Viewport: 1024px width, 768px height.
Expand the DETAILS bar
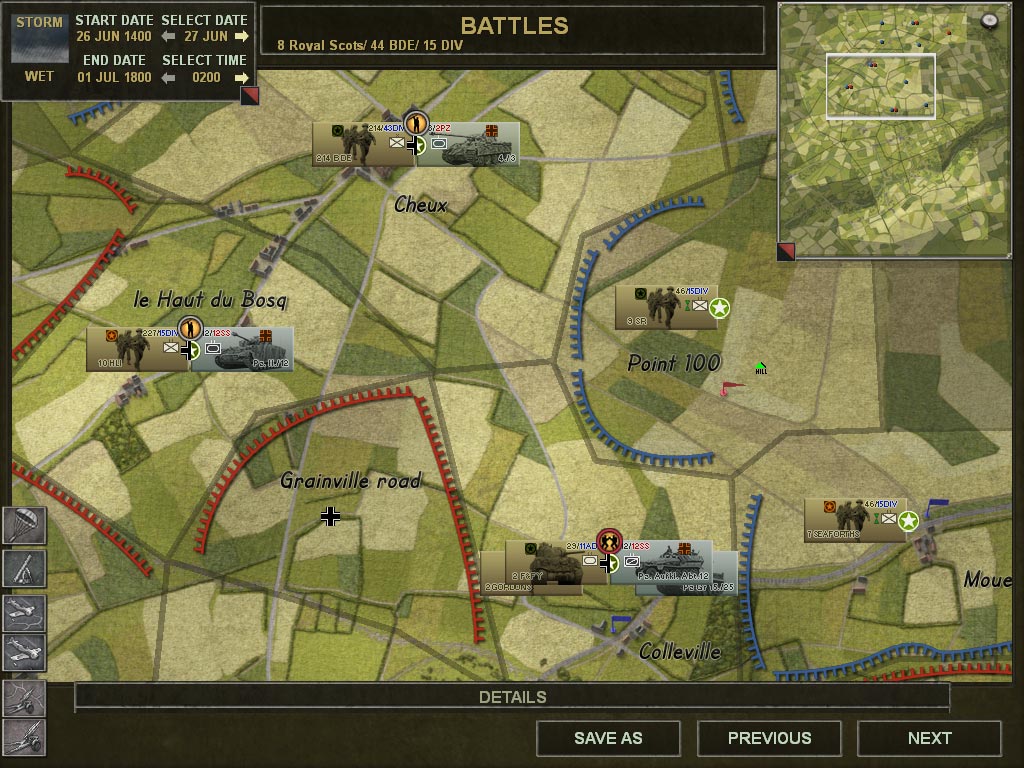pyautogui.click(x=512, y=697)
